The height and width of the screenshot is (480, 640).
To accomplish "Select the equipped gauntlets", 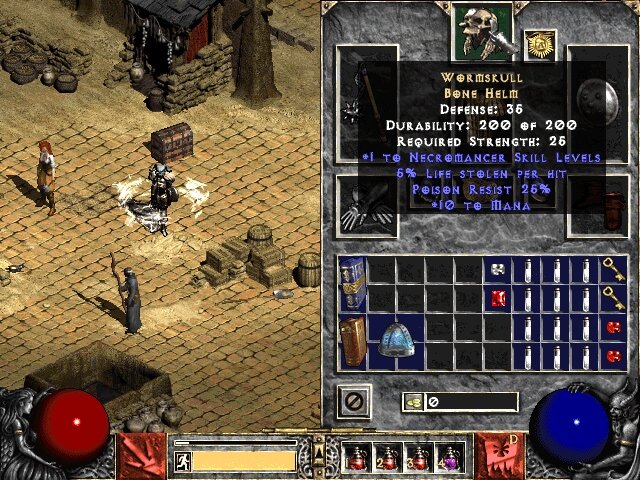I will 366,205.
